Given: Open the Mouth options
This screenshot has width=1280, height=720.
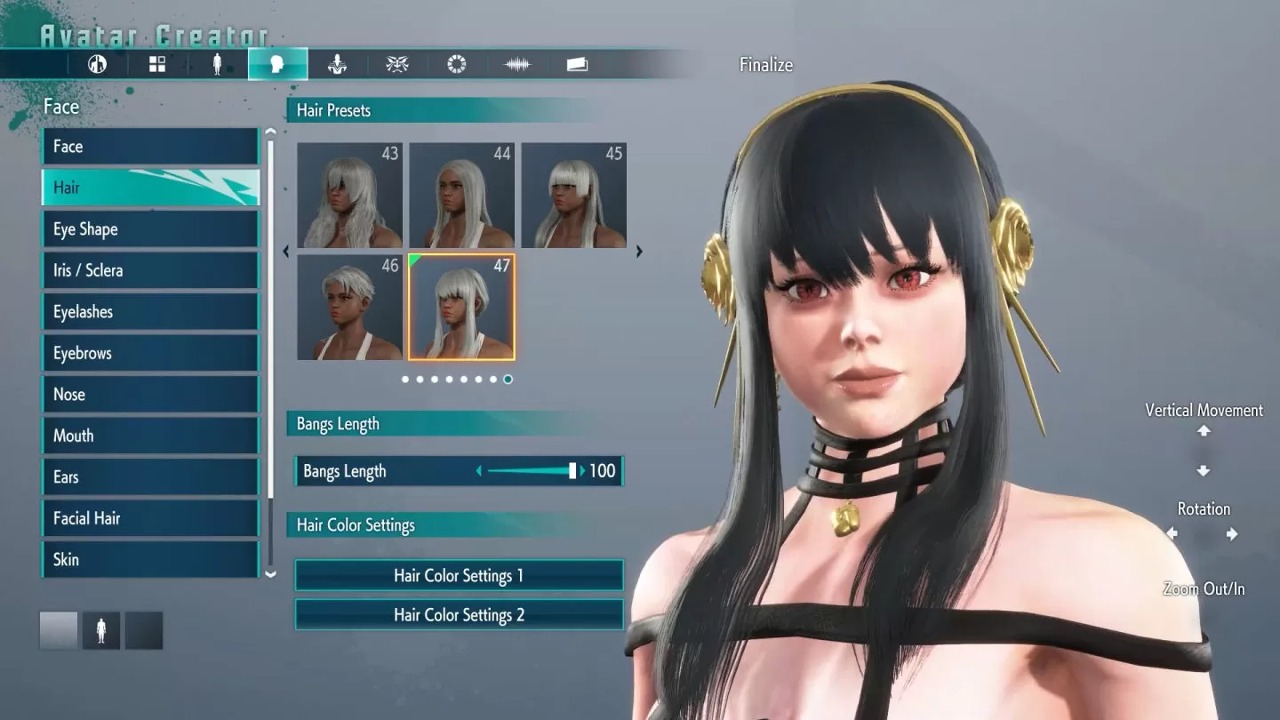Looking at the screenshot, I should (x=150, y=436).
